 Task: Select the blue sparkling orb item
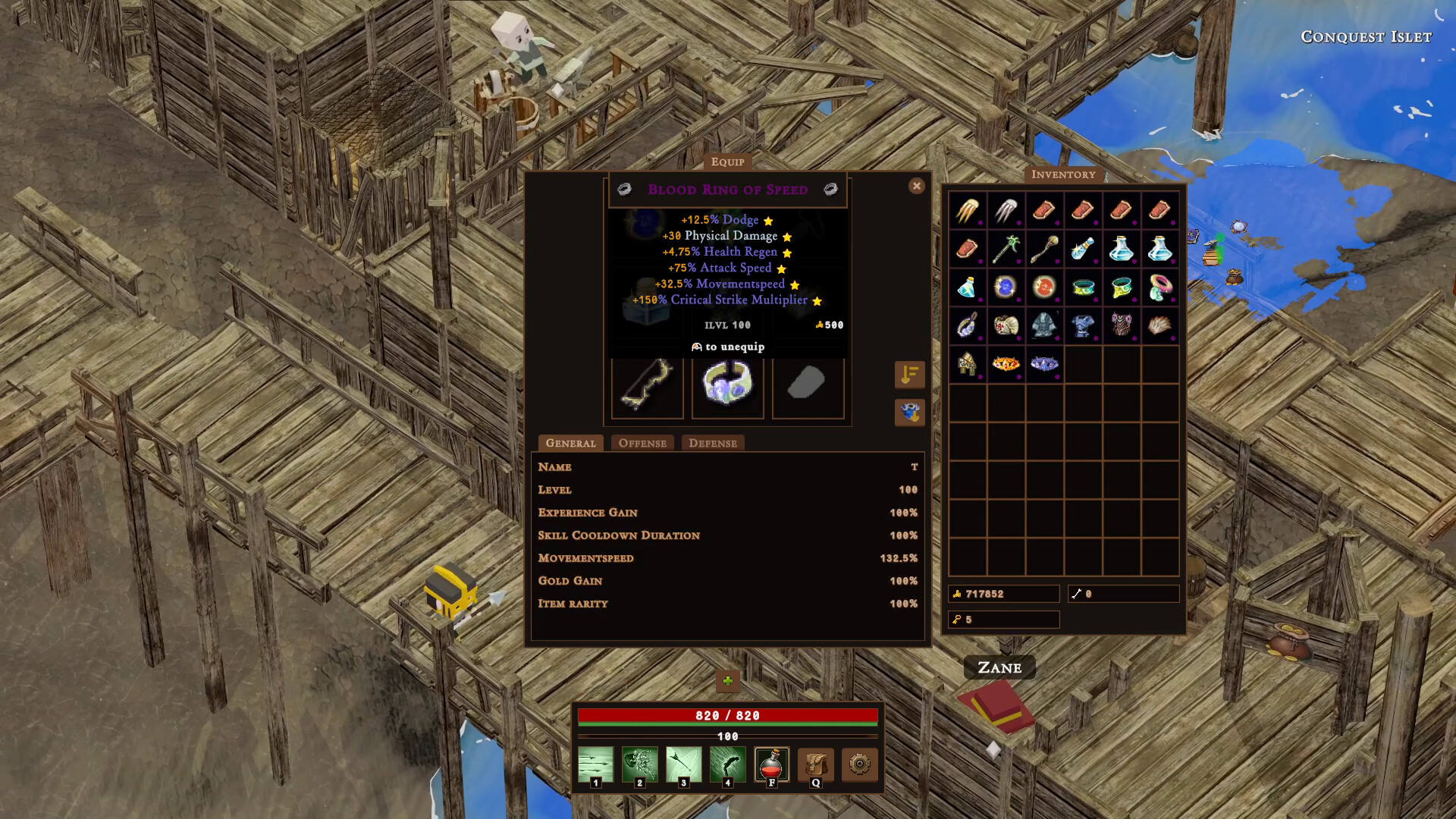[1006, 287]
